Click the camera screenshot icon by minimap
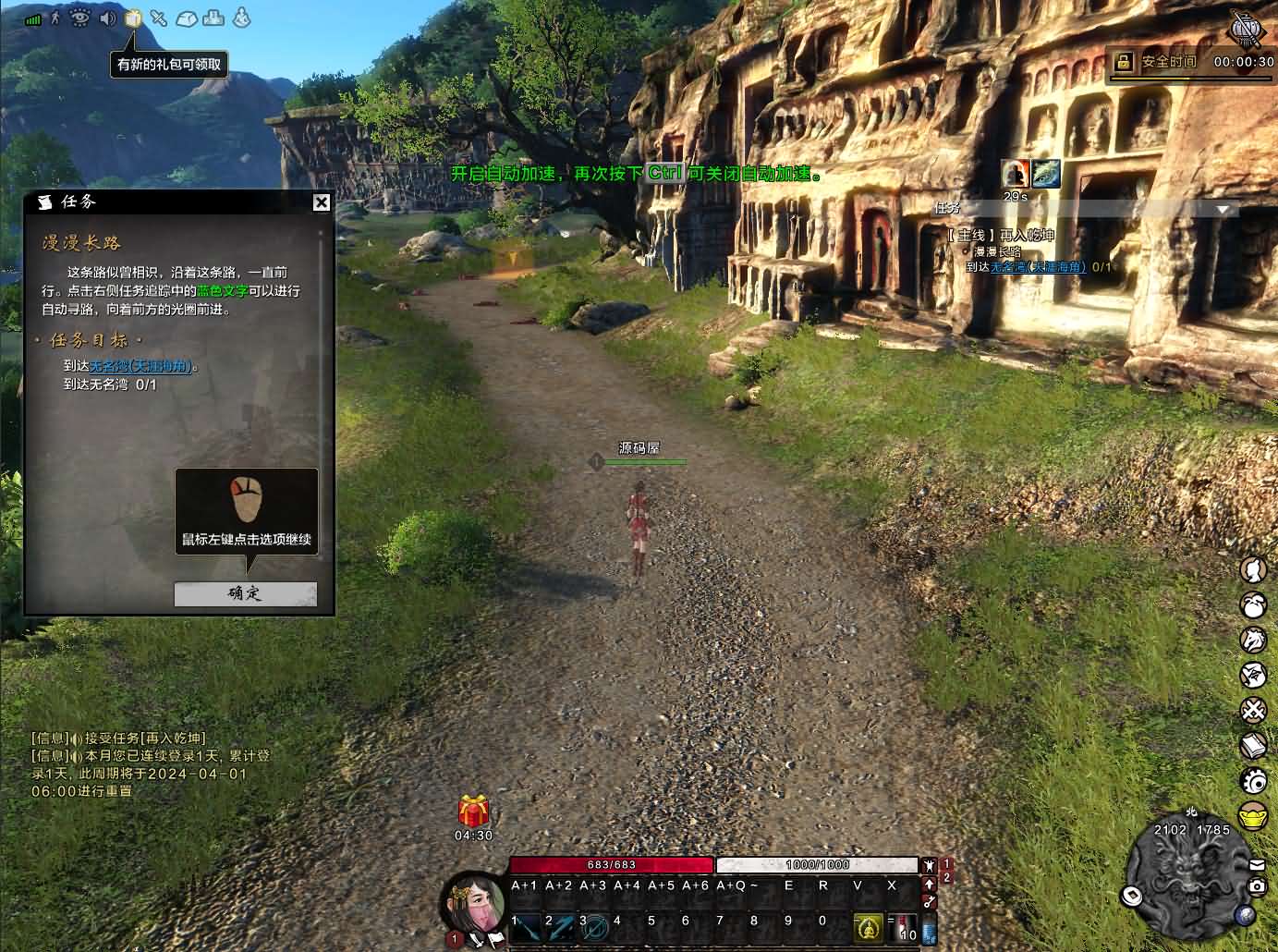Image resolution: width=1278 pixels, height=952 pixels. pos(1257,886)
